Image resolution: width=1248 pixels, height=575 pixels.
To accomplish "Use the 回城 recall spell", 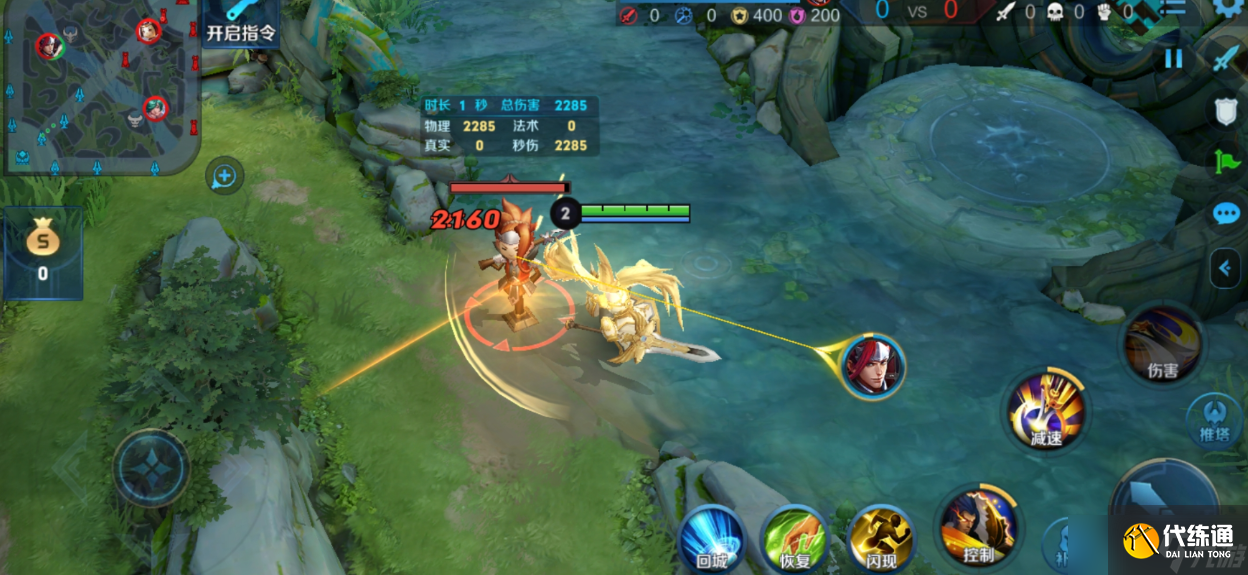I will pyautogui.click(x=711, y=540).
